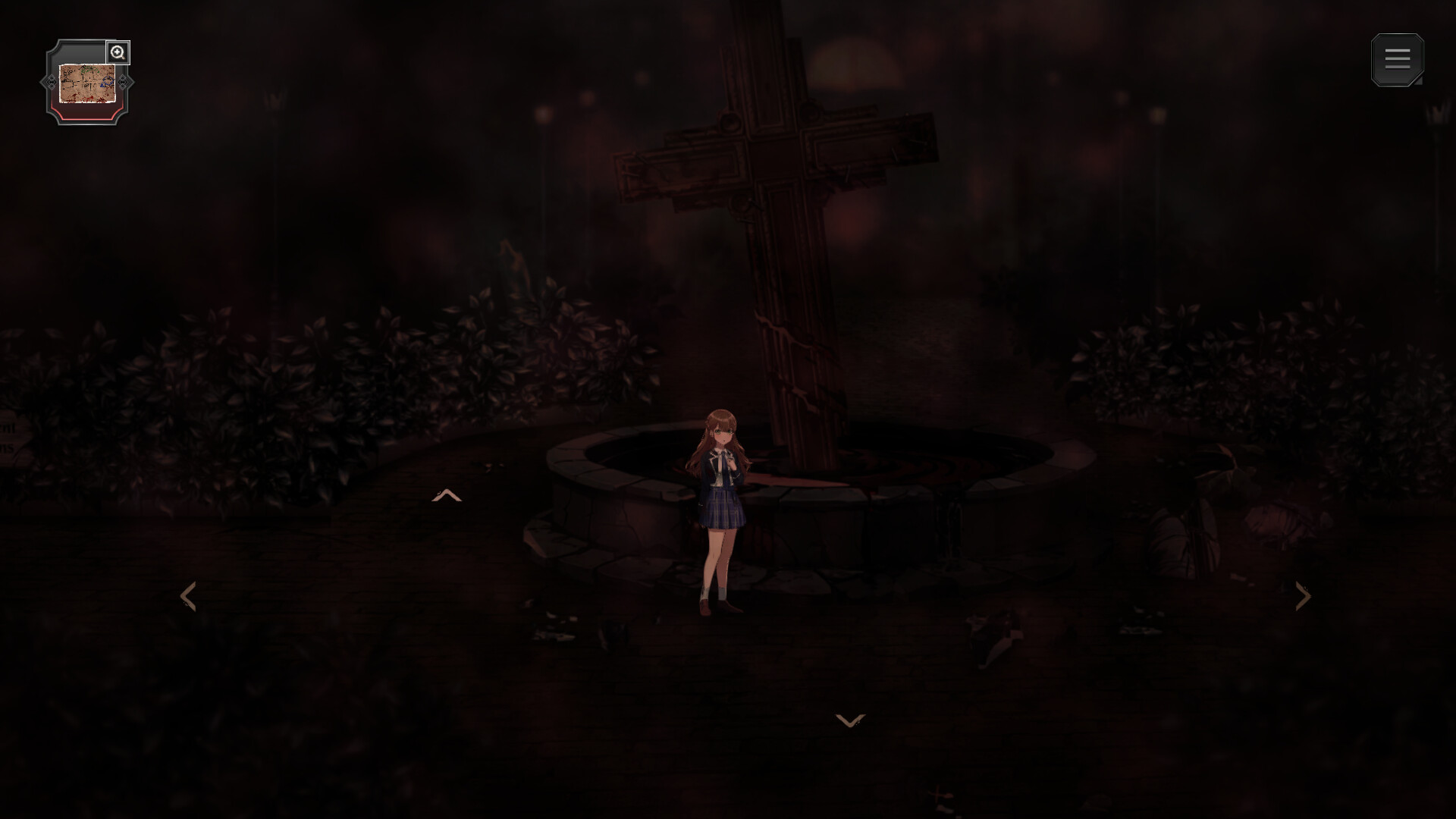The height and width of the screenshot is (819, 1456).
Task: Select the left diamond arrow on the minimap frame
Action: pos(53,82)
